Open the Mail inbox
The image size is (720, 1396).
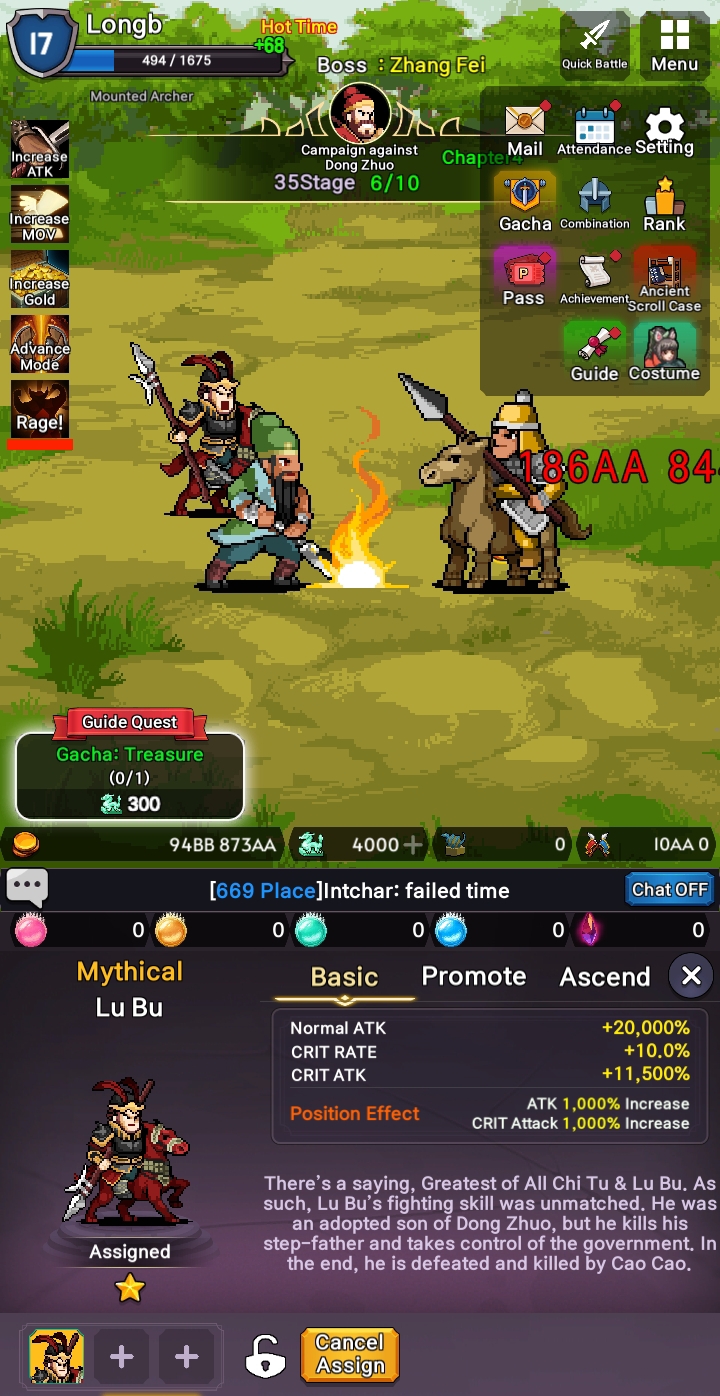tap(525, 130)
